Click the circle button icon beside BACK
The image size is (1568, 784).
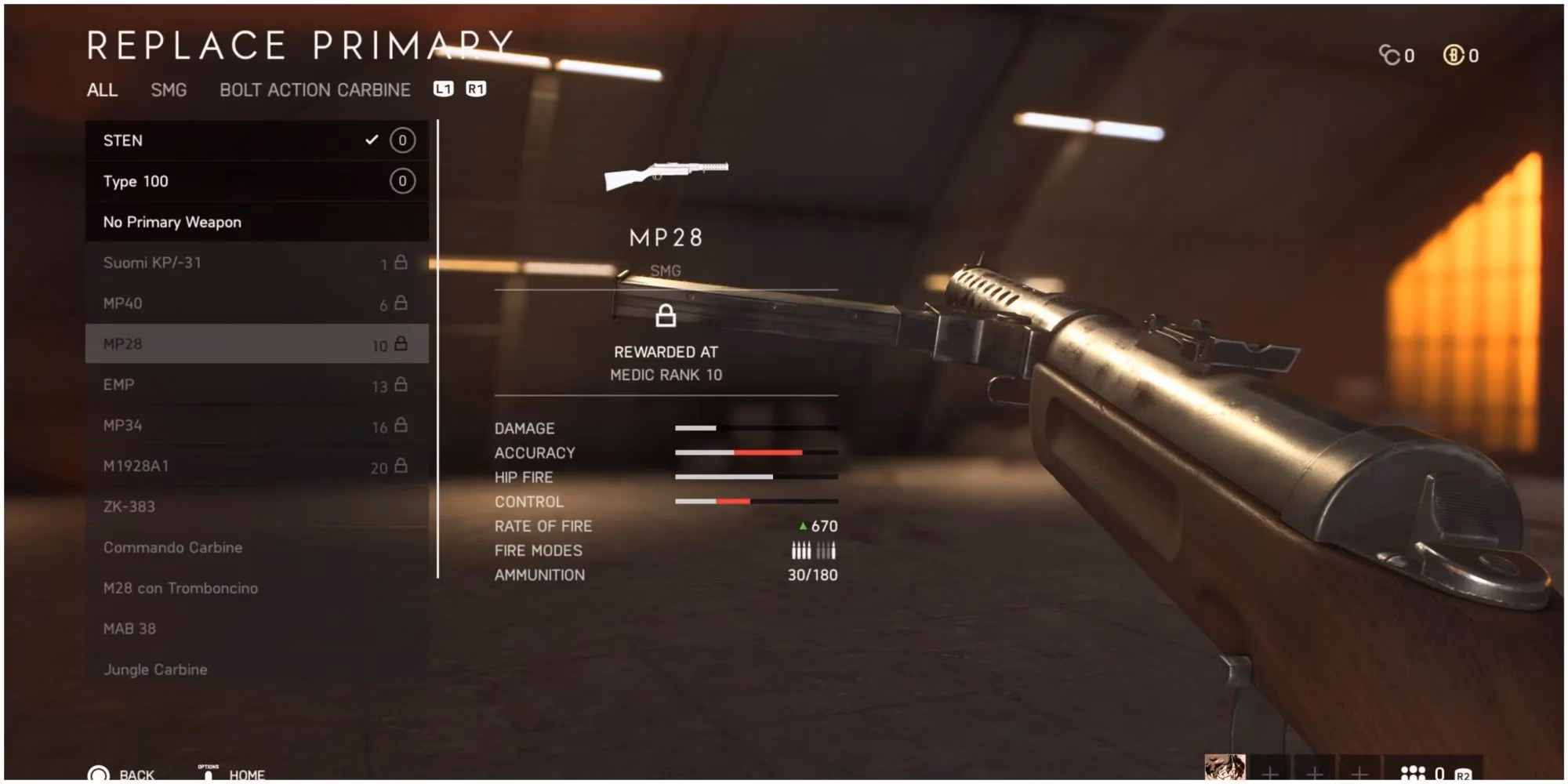[101, 774]
